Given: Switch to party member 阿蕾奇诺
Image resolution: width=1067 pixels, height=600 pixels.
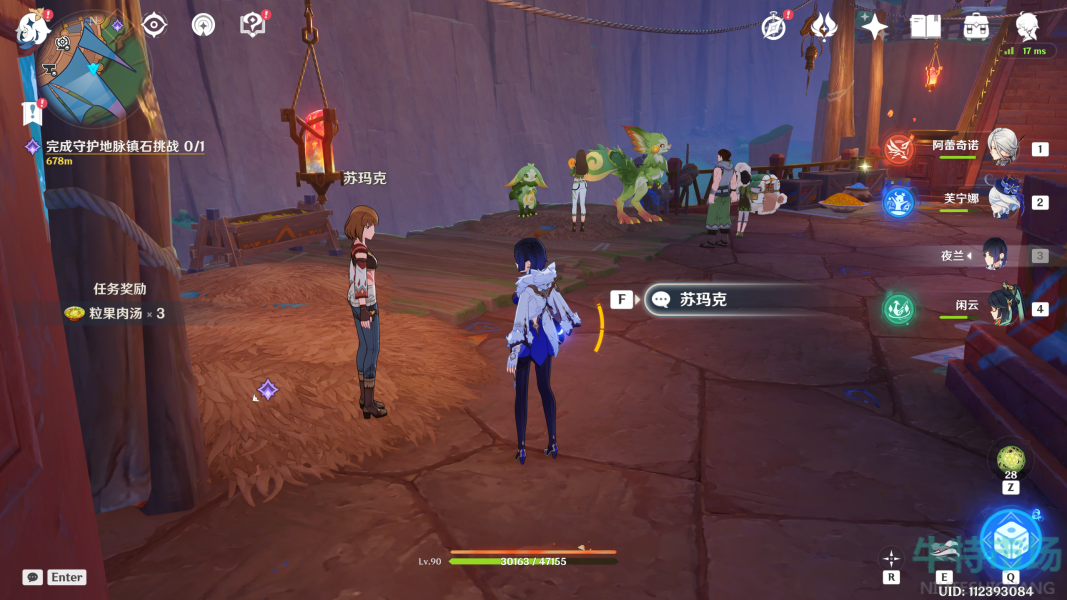Looking at the screenshot, I should (1000, 148).
